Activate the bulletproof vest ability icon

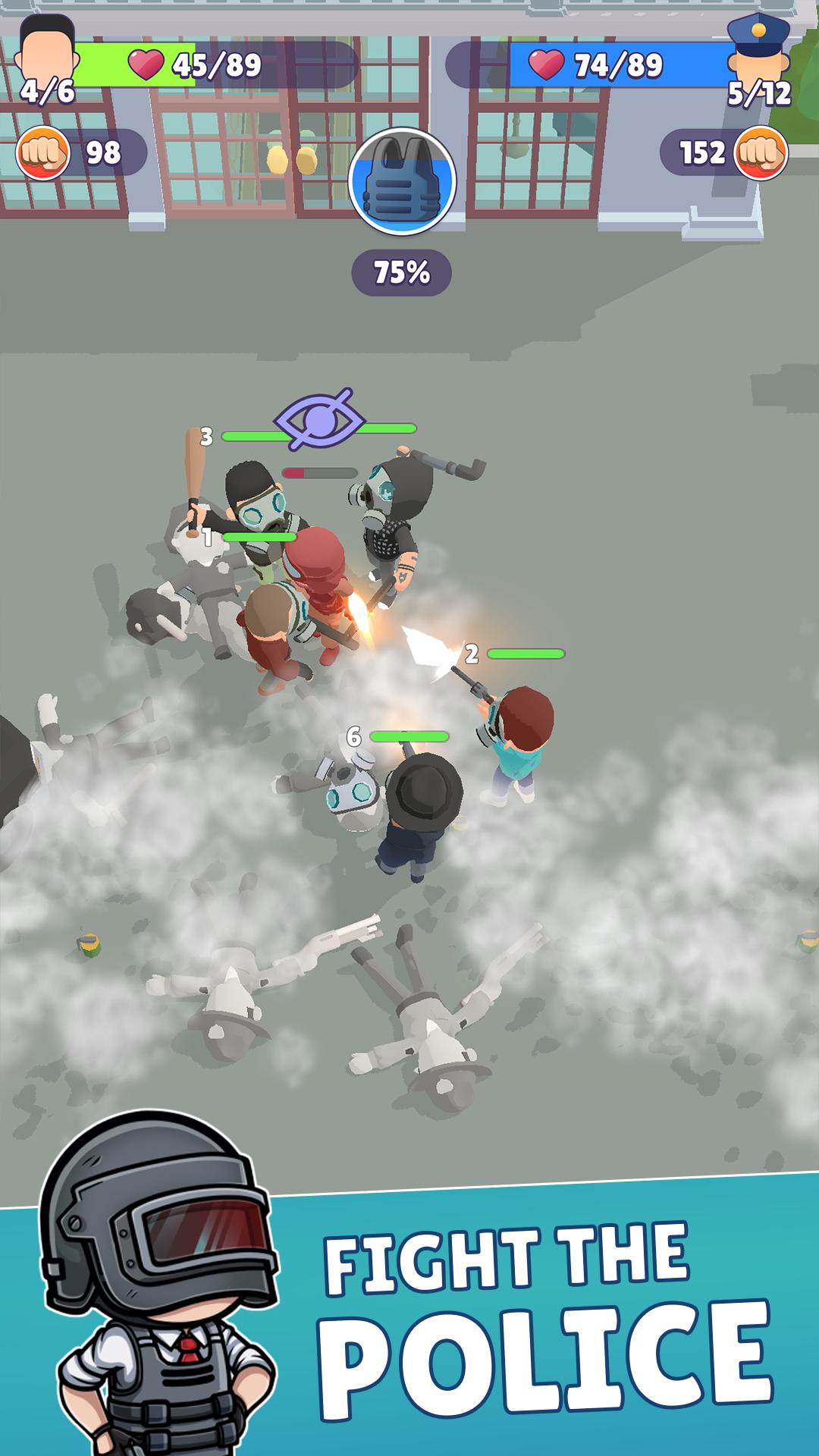coord(402,181)
